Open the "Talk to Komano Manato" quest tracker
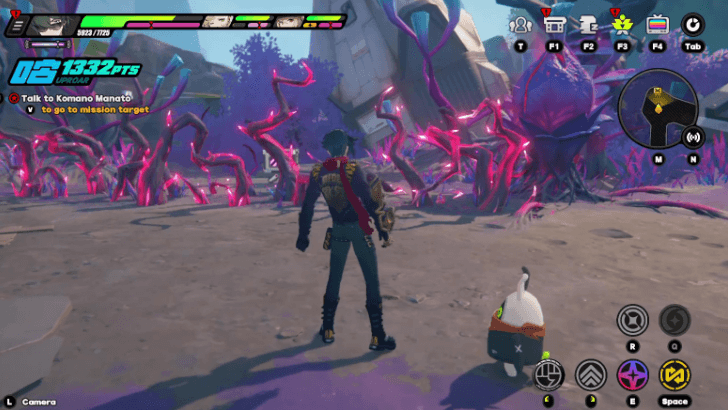728x410 pixels. pyautogui.click(x=74, y=98)
